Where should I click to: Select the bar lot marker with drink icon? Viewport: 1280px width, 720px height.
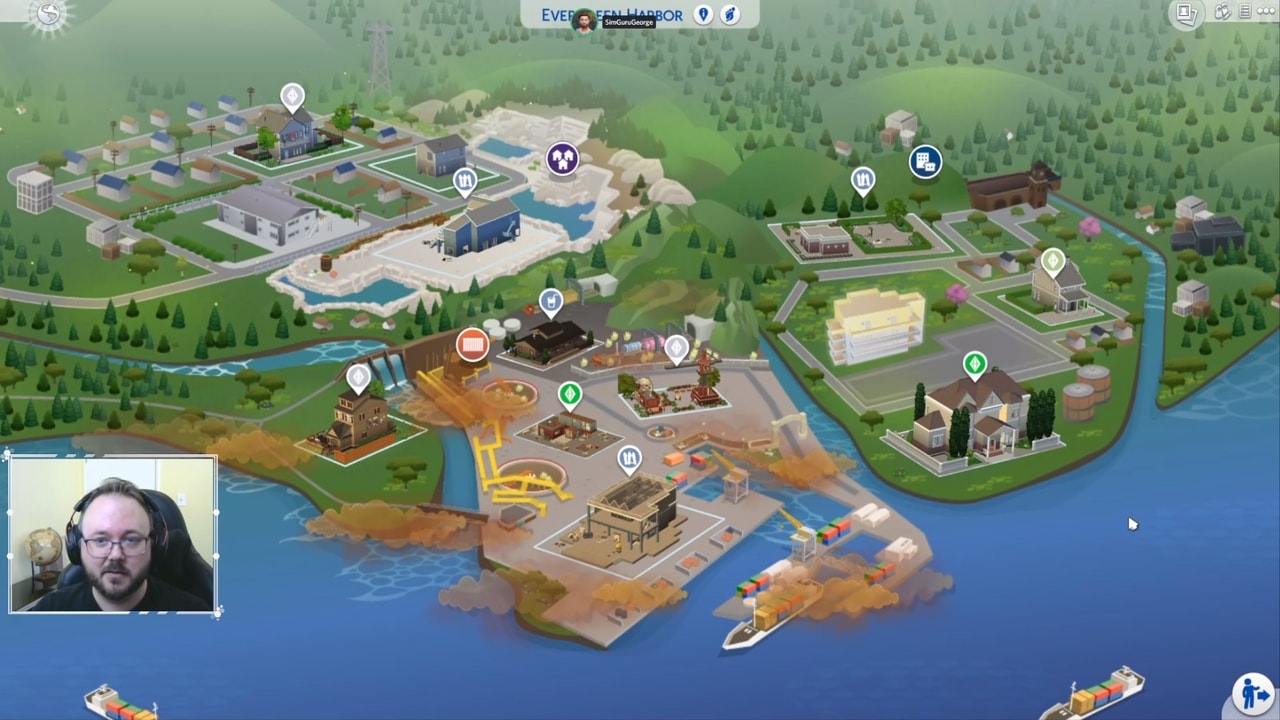coord(551,301)
